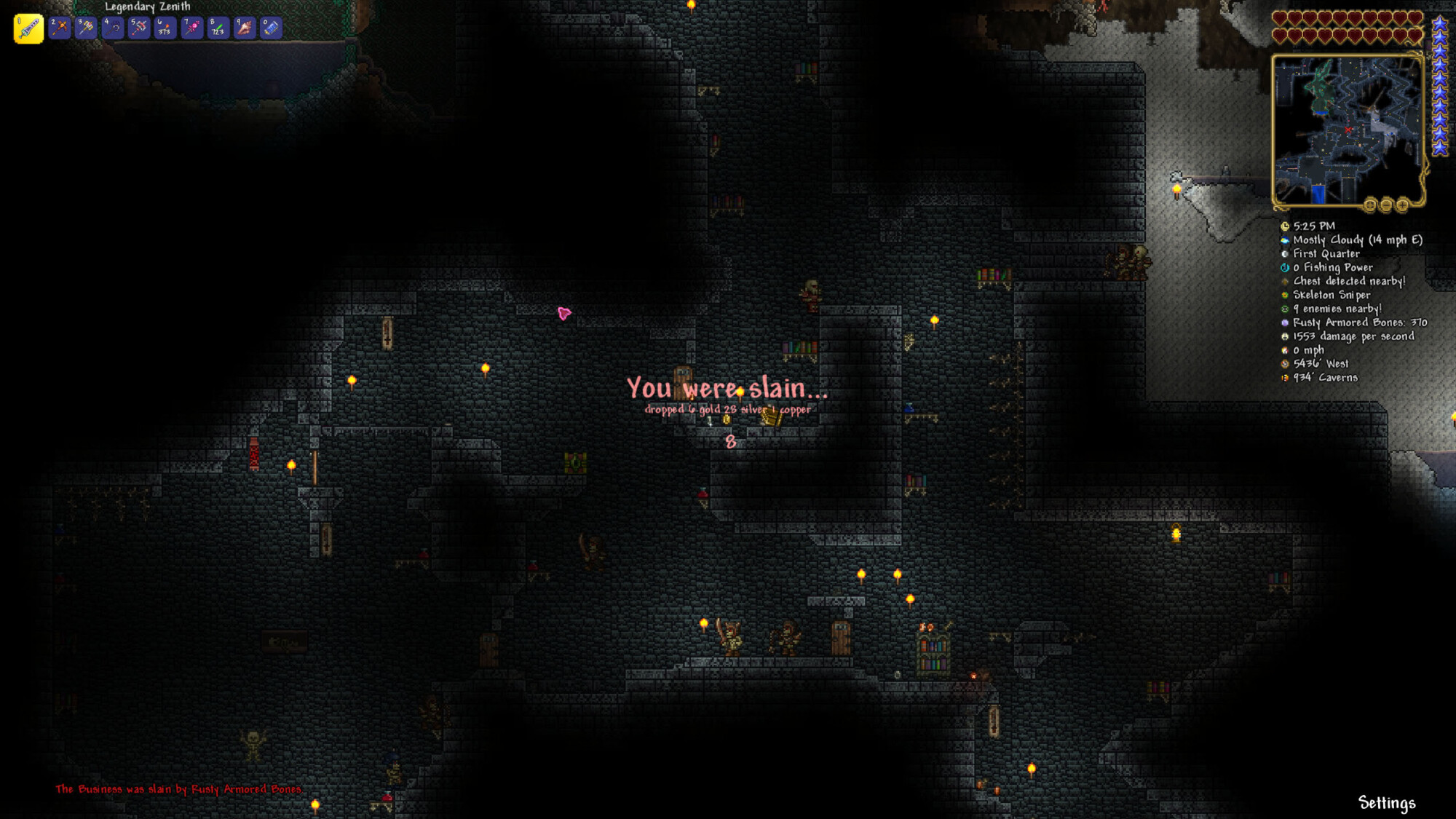
Task: Zoom out the minimap with the minus button
Action: pyautogui.click(x=1387, y=205)
